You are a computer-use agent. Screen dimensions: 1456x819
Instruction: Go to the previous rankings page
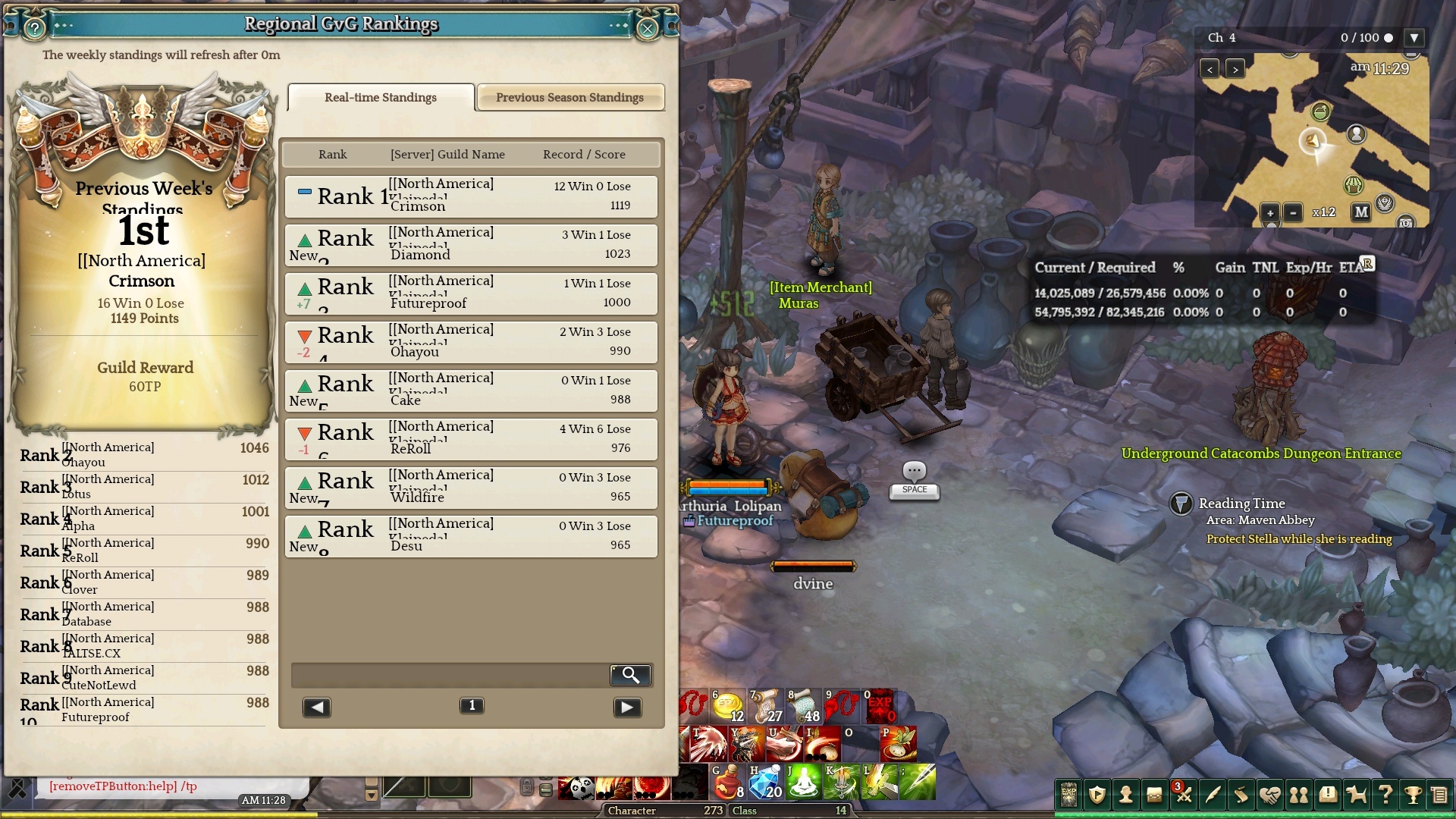[x=316, y=708]
